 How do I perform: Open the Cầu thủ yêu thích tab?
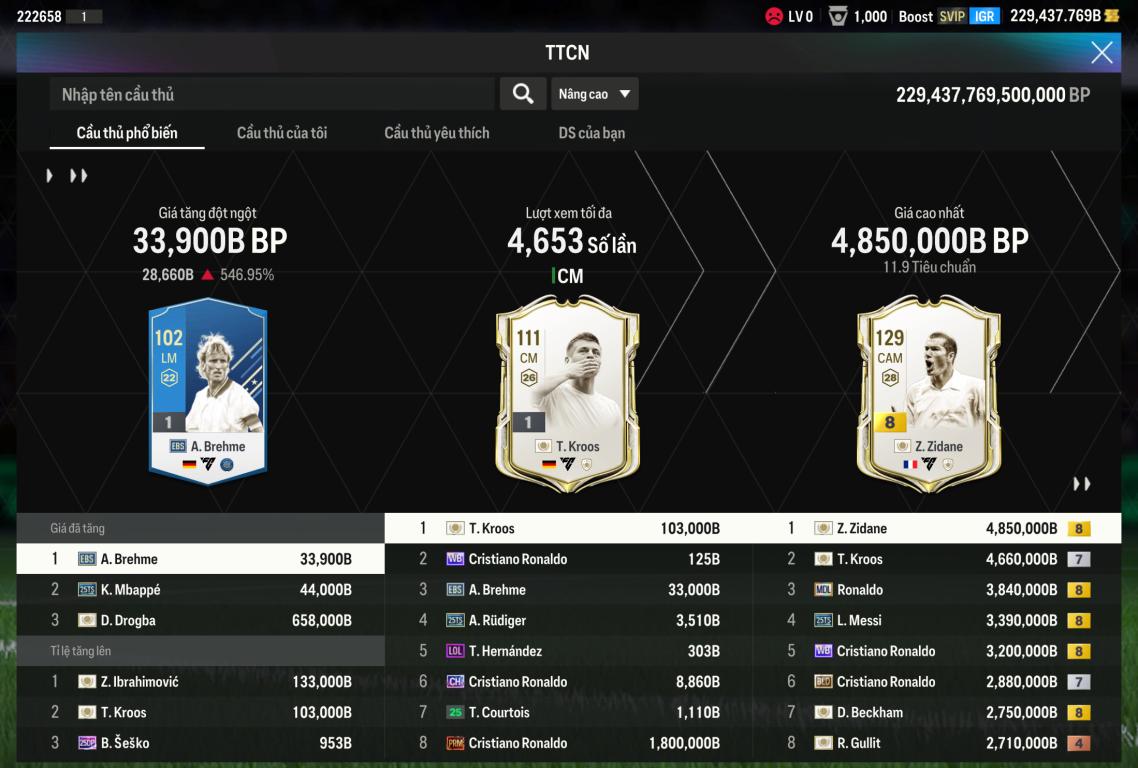[x=437, y=133]
